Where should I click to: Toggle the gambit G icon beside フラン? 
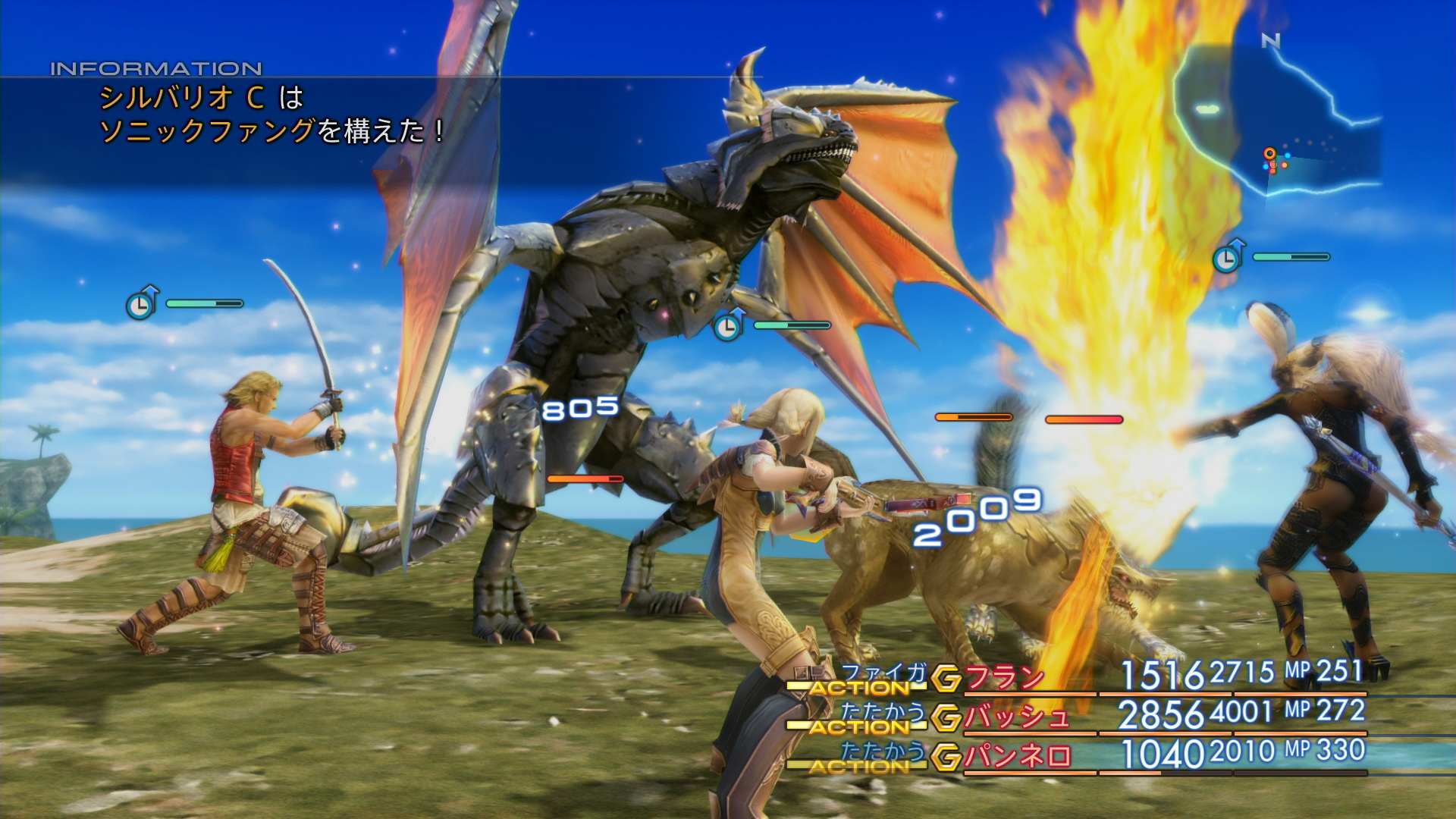pyautogui.click(x=946, y=679)
